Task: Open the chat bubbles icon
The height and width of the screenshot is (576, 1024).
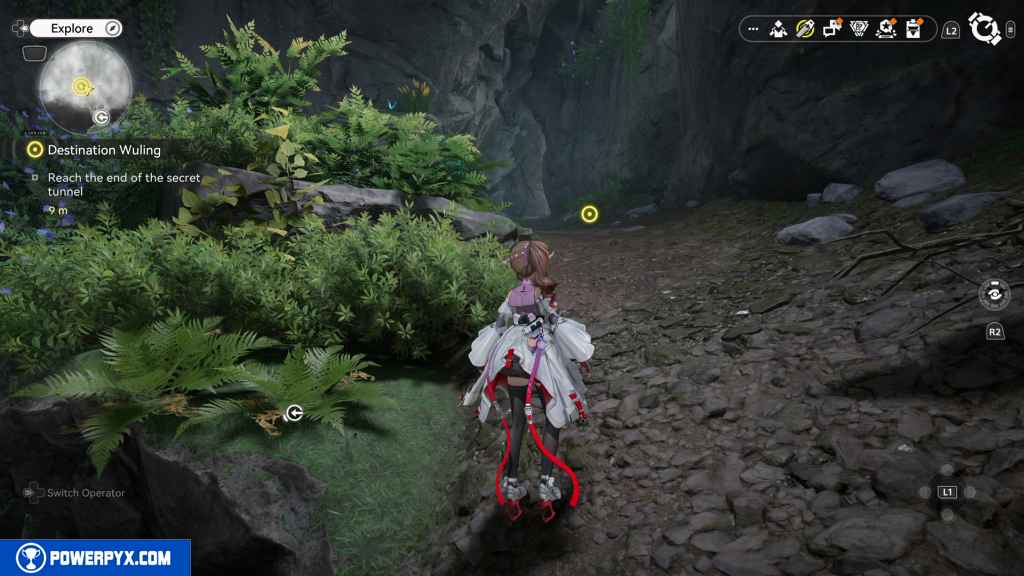Action: (x=831, y=29)
